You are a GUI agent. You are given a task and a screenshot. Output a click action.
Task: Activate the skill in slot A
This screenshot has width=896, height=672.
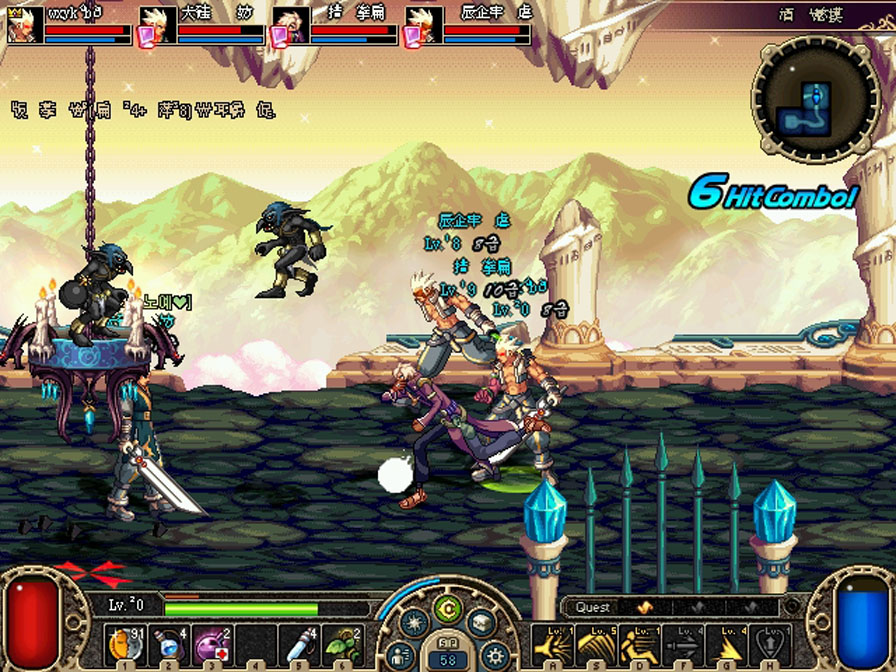pos(550,645)
